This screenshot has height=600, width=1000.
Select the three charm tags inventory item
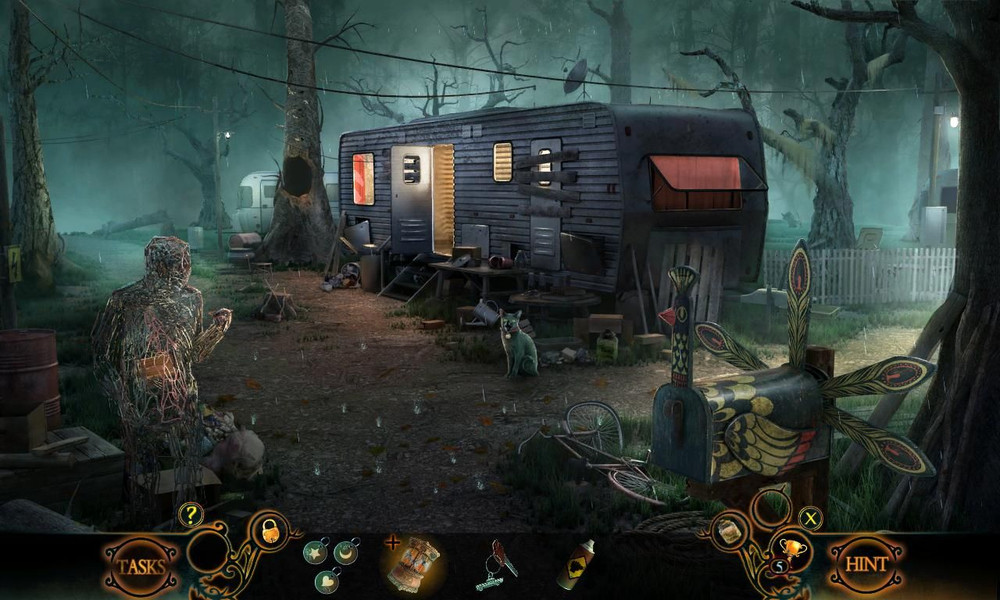pos(333,565)
